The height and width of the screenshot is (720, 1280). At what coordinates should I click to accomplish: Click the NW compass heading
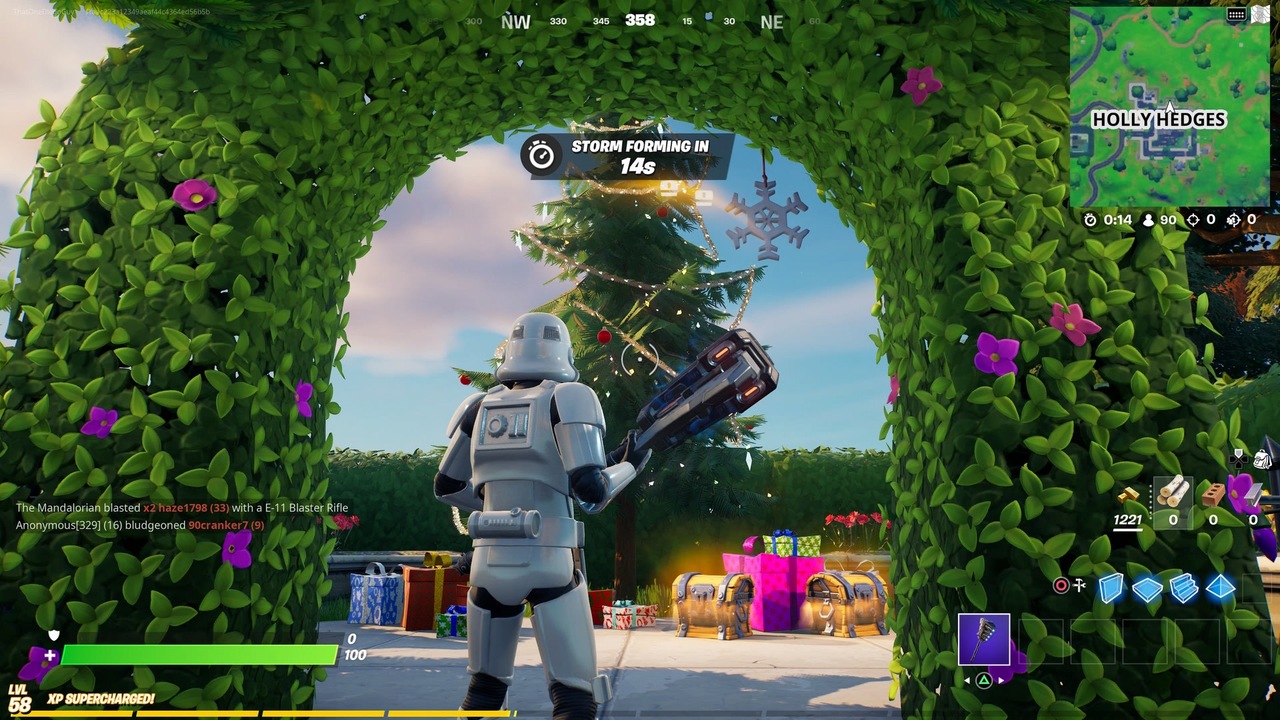(x=514, y=21)
